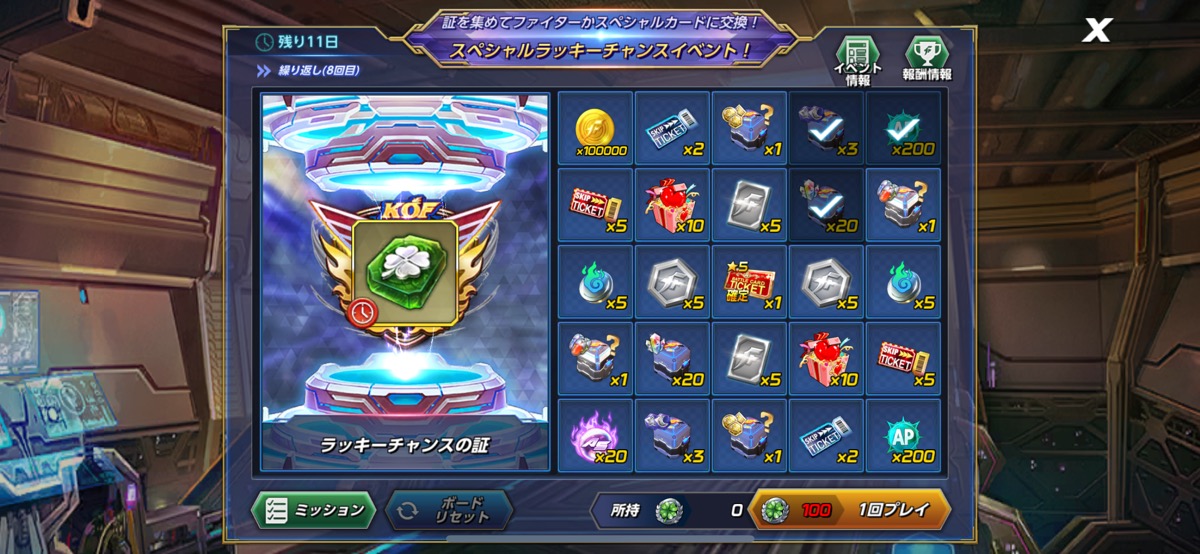Tap the red clock icon on clover
The height and width of the screenshot is (554, 1200).
(x=365, y=313)
